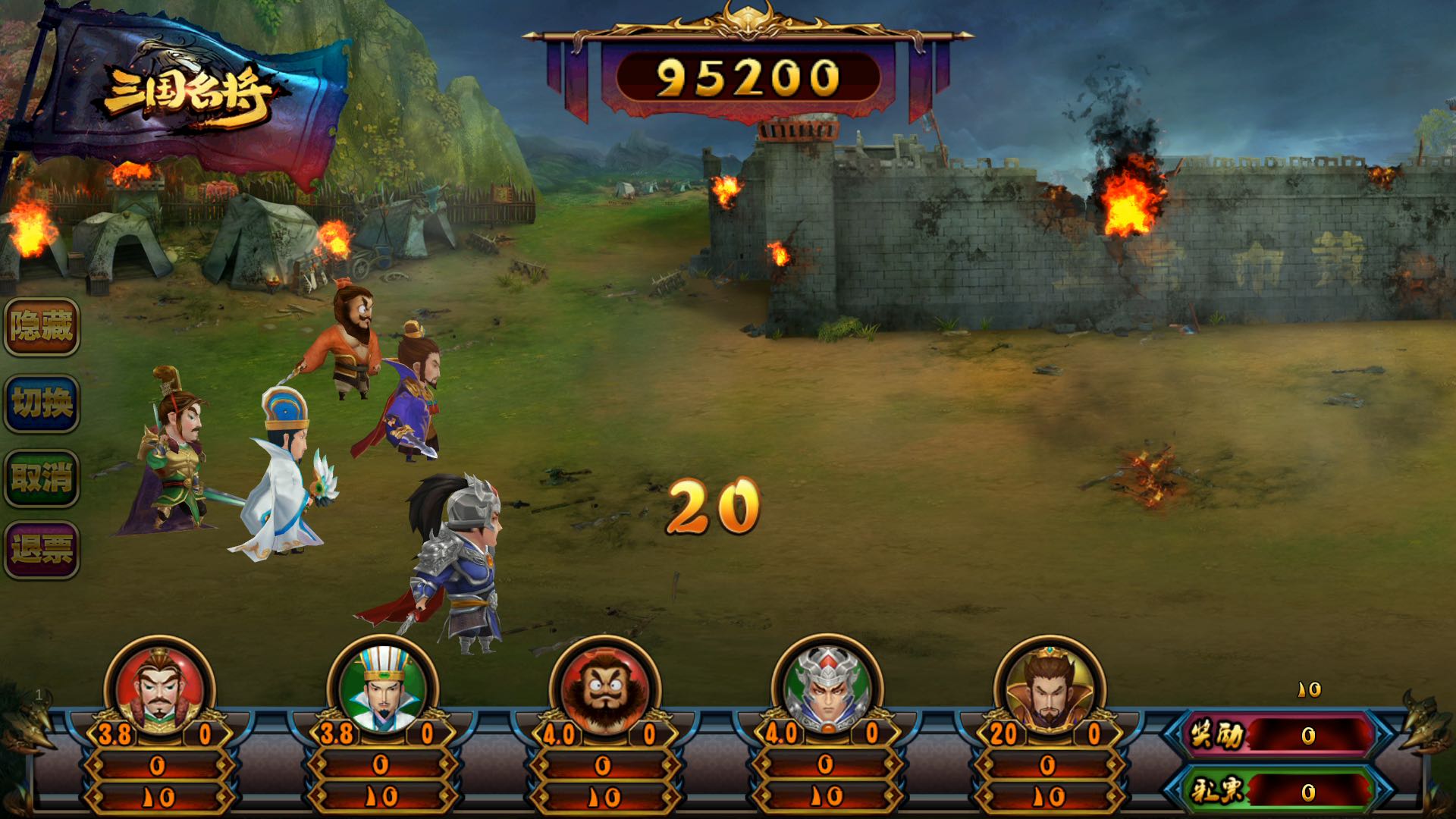Activate the 切换 (switch) button

(x=42, y=403)
